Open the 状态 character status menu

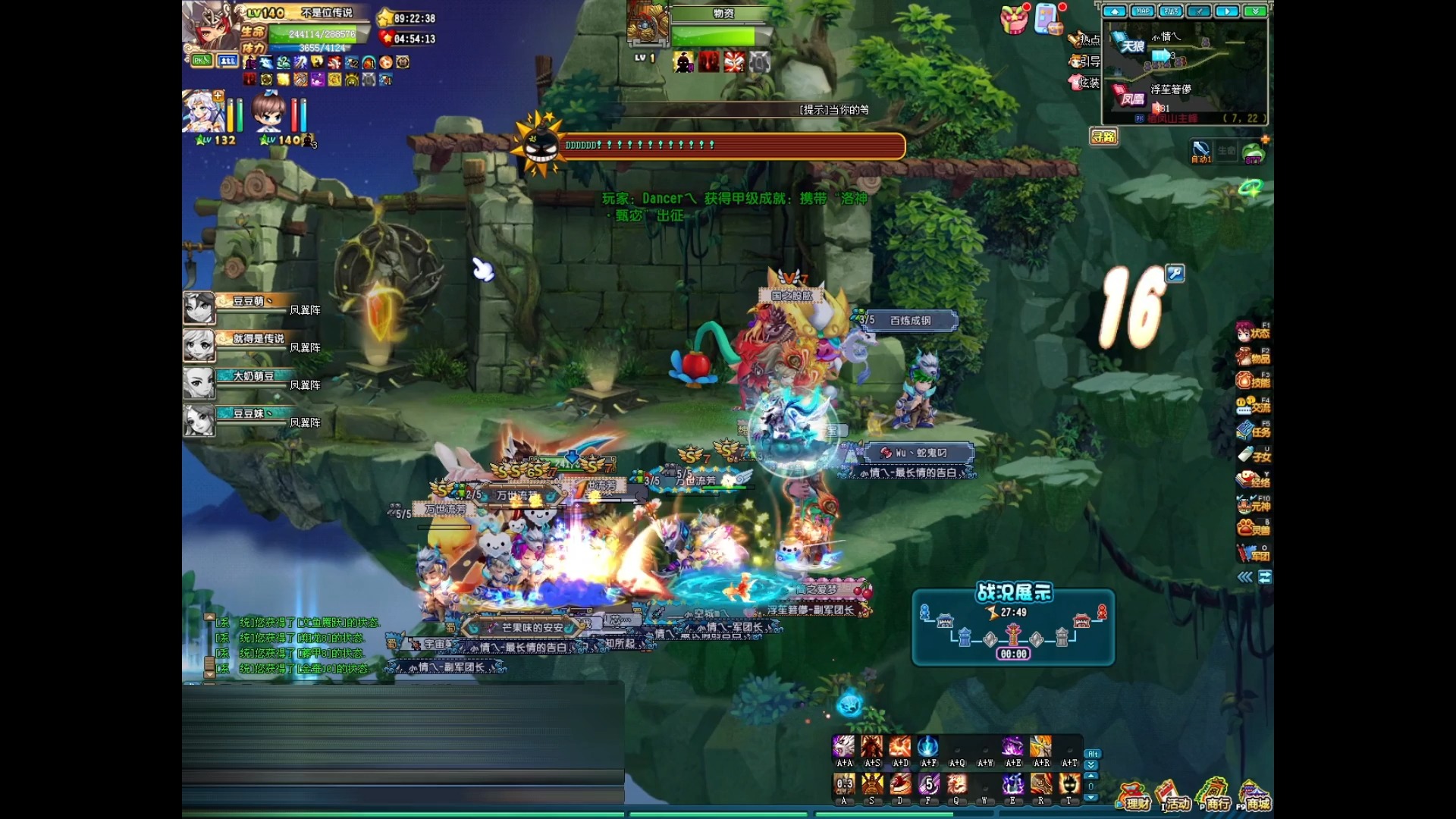(1253, 332)
